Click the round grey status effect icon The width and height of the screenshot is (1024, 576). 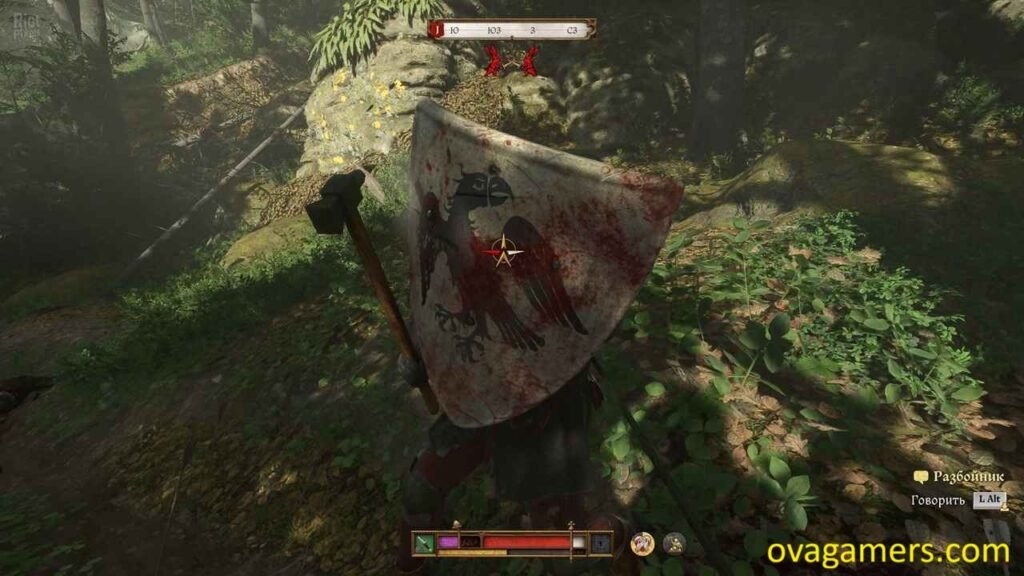[x=674, y=543]
